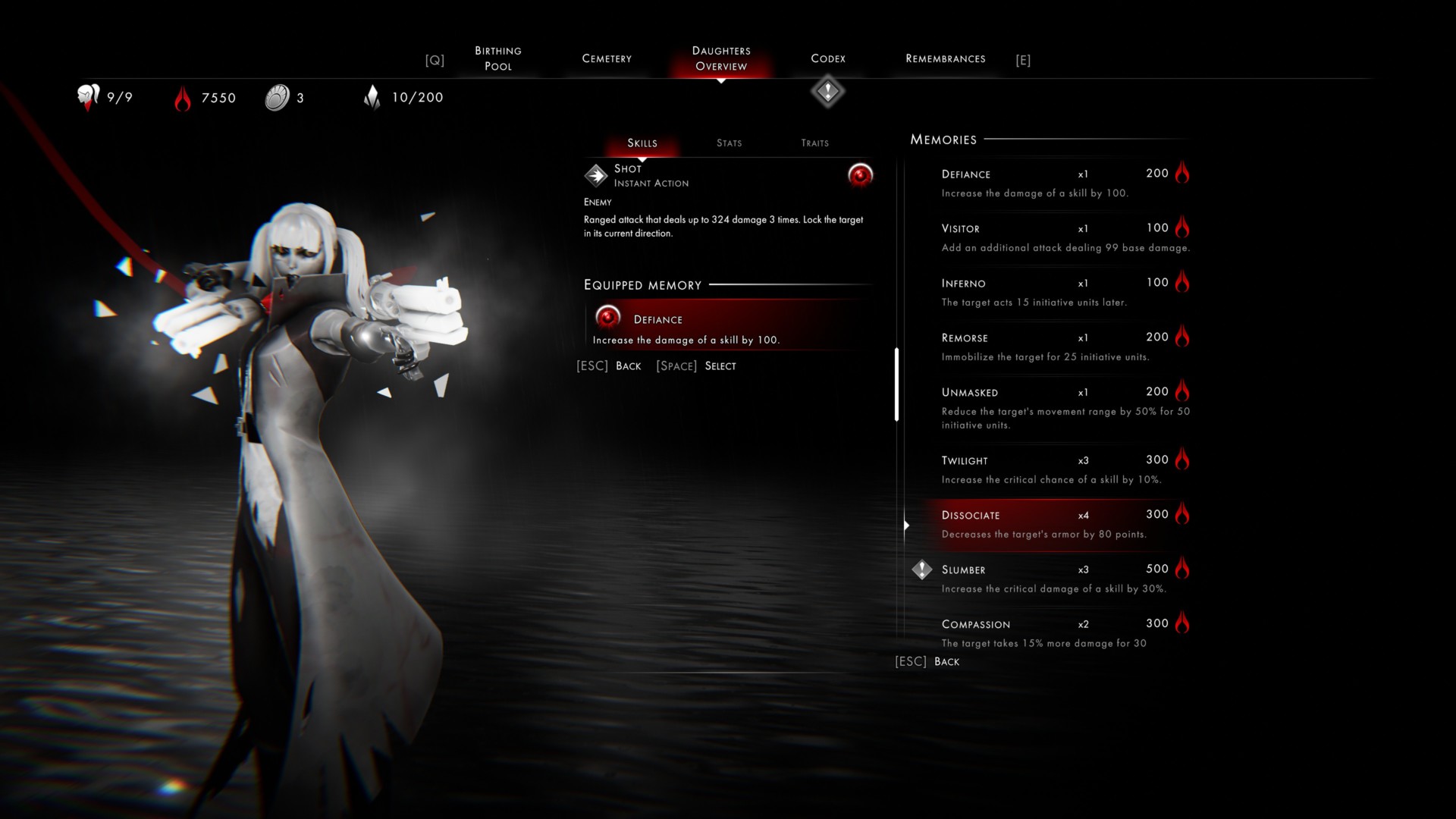This screenshot has width=1456, height=819.
Task: Open the Codex tab
Action: pyautogui.click(x=828, y=58)
